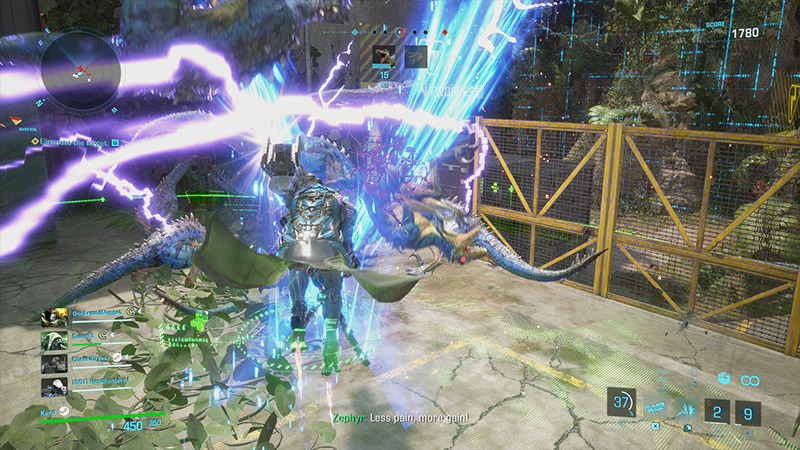Click the ability slot showing 2
The height and width of the screenshot is (450, 800).
coord(717,411)
